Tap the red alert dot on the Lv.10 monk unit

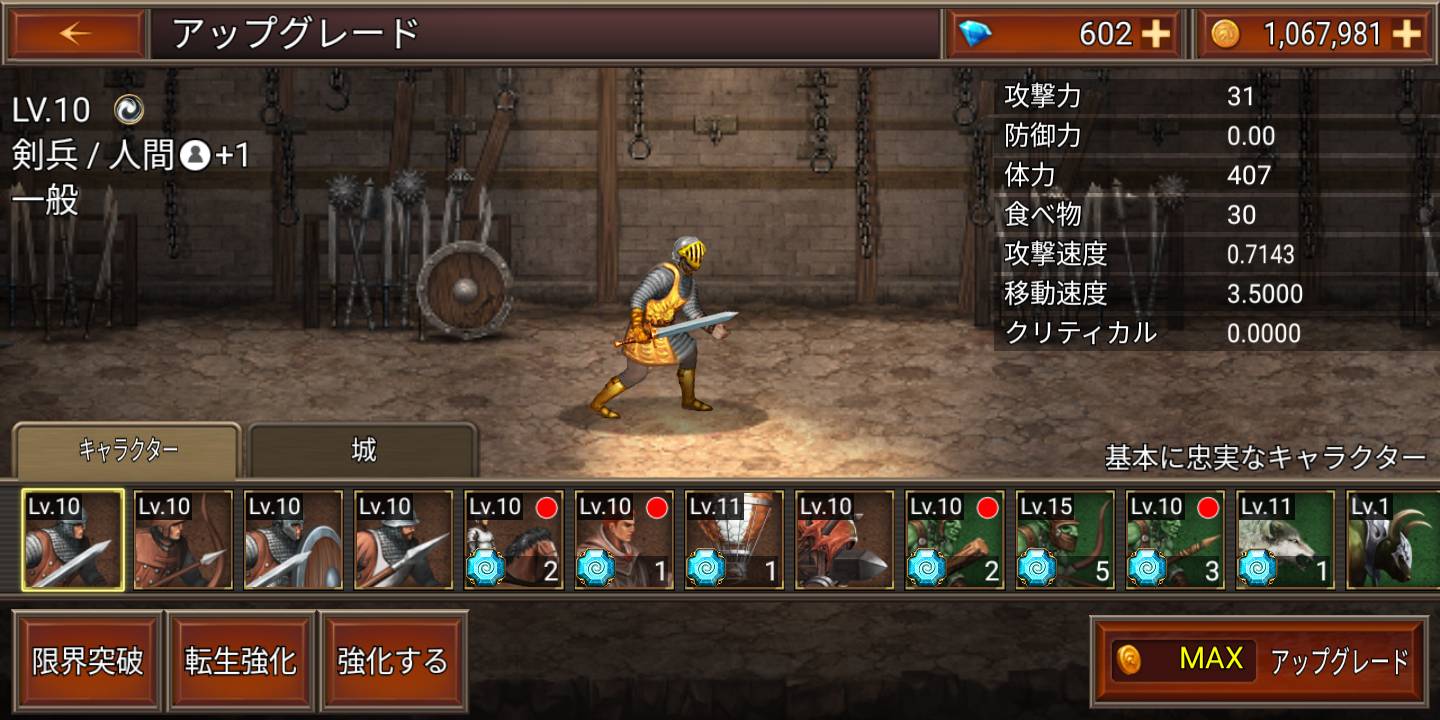[656, 508]
